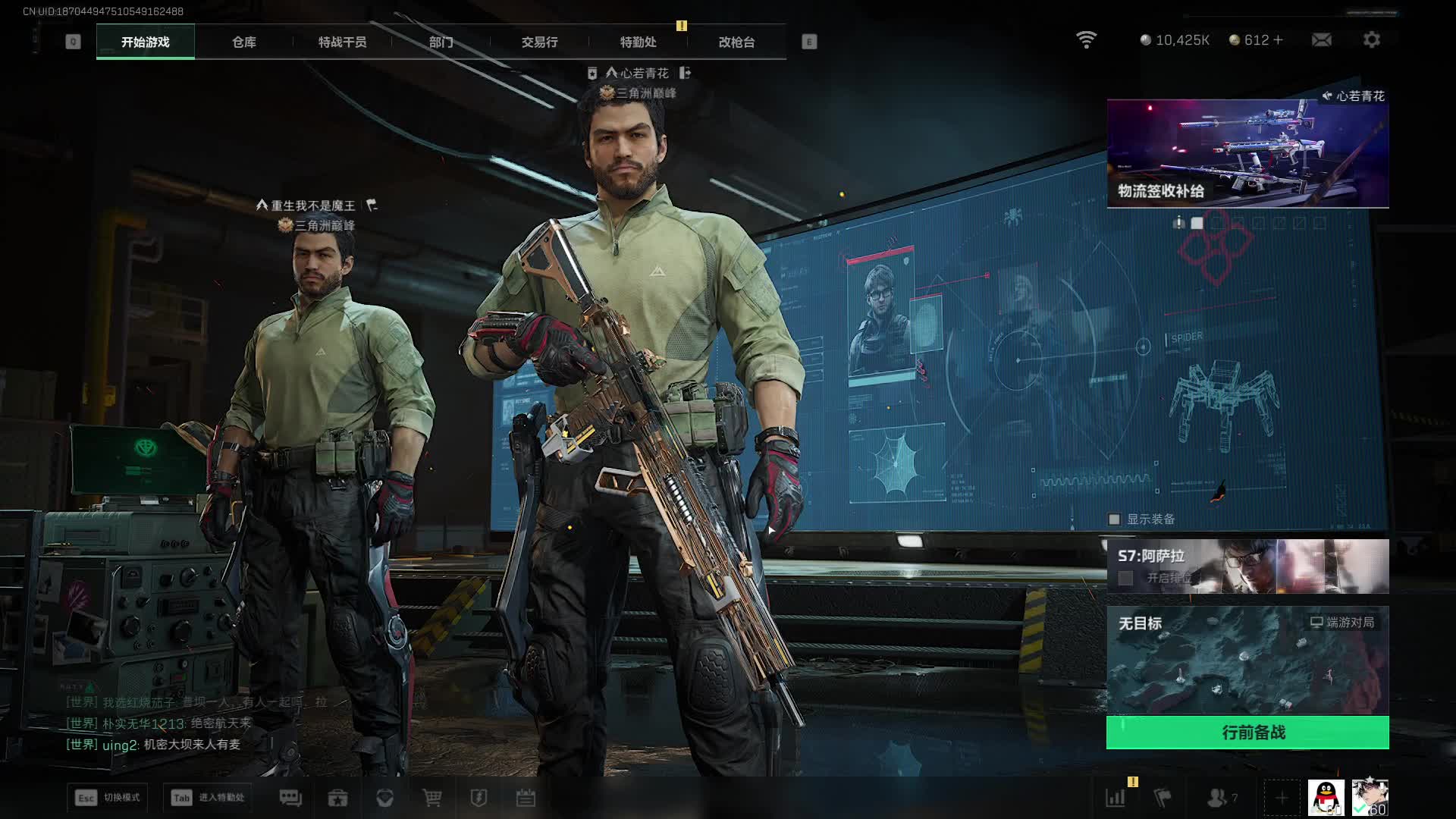Image resolution: width=1456 pixels, height=819 pixels.
Task: Open the QQ penguin icon
Action: coord(1326,798)
